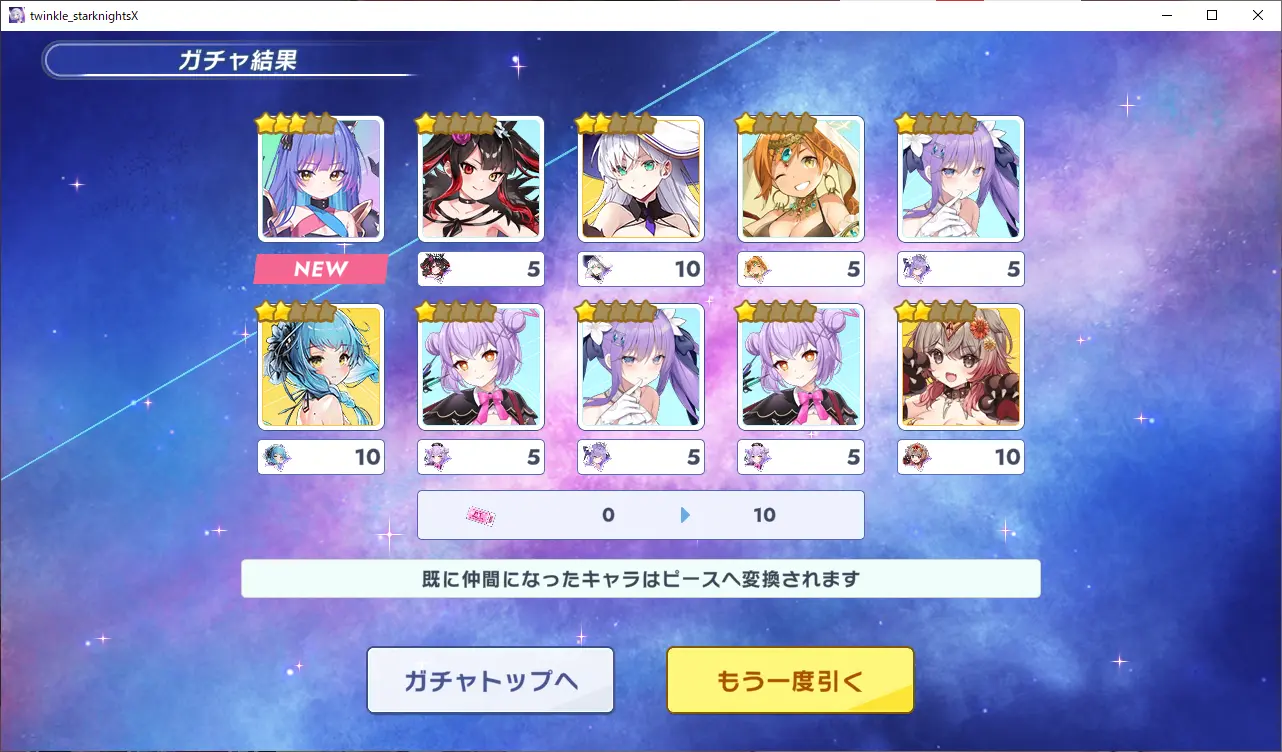This screenshot has width=1282, height=752.
Task: Open the brown-haired girl with claws card
Action: (961, 367)
